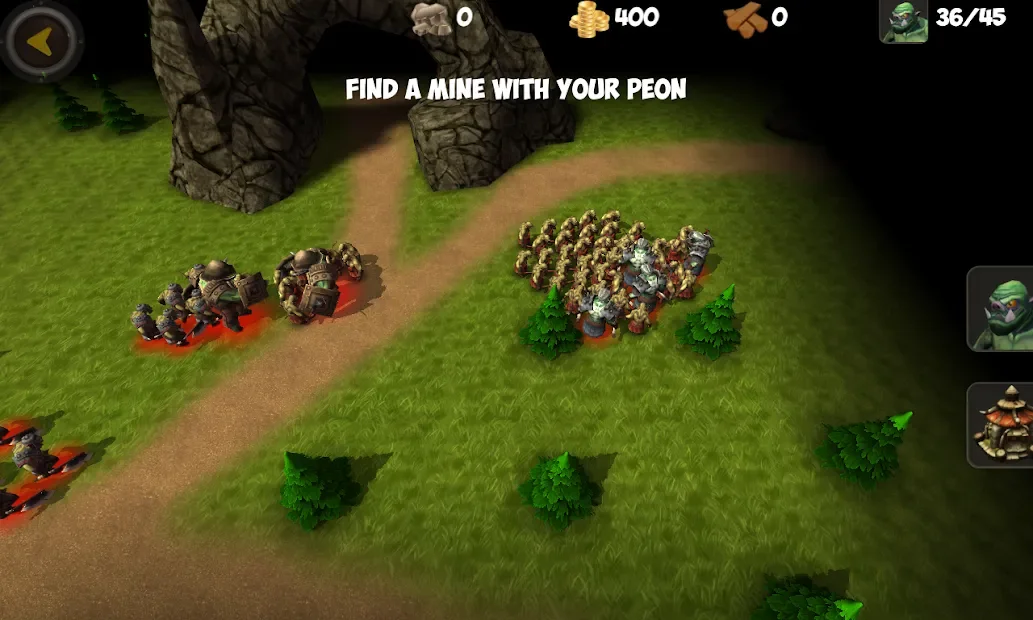Select the orc peon portrait button
Image resolution: width=1033 pixels, height=620 pixels.
(1002, 309)
